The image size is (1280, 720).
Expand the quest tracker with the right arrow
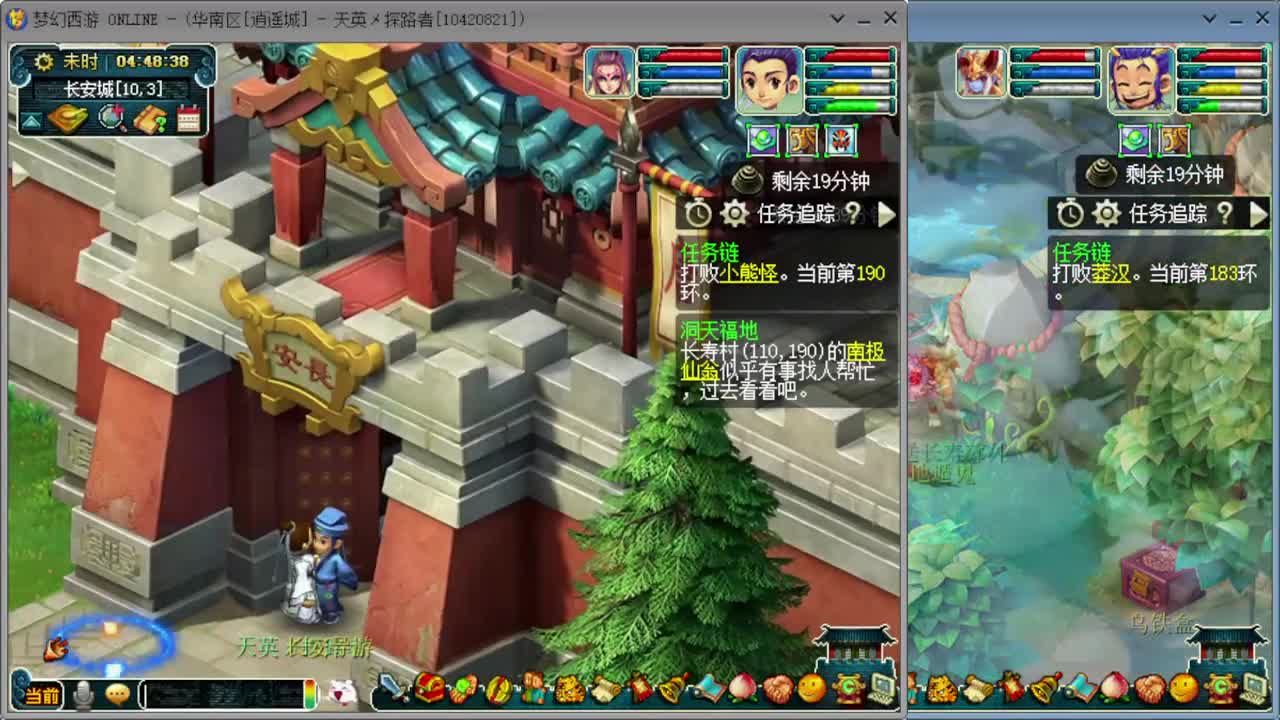884,213
